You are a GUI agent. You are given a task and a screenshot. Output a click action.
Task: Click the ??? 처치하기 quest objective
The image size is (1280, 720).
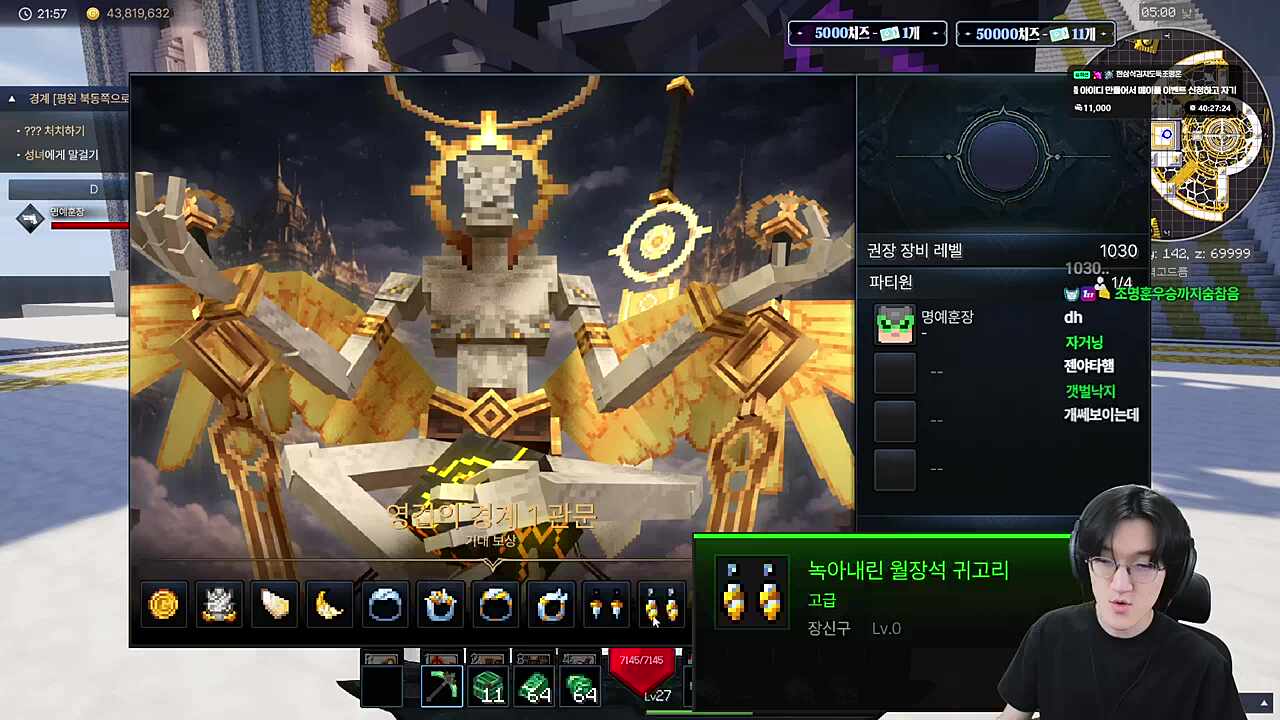[55, 130]
